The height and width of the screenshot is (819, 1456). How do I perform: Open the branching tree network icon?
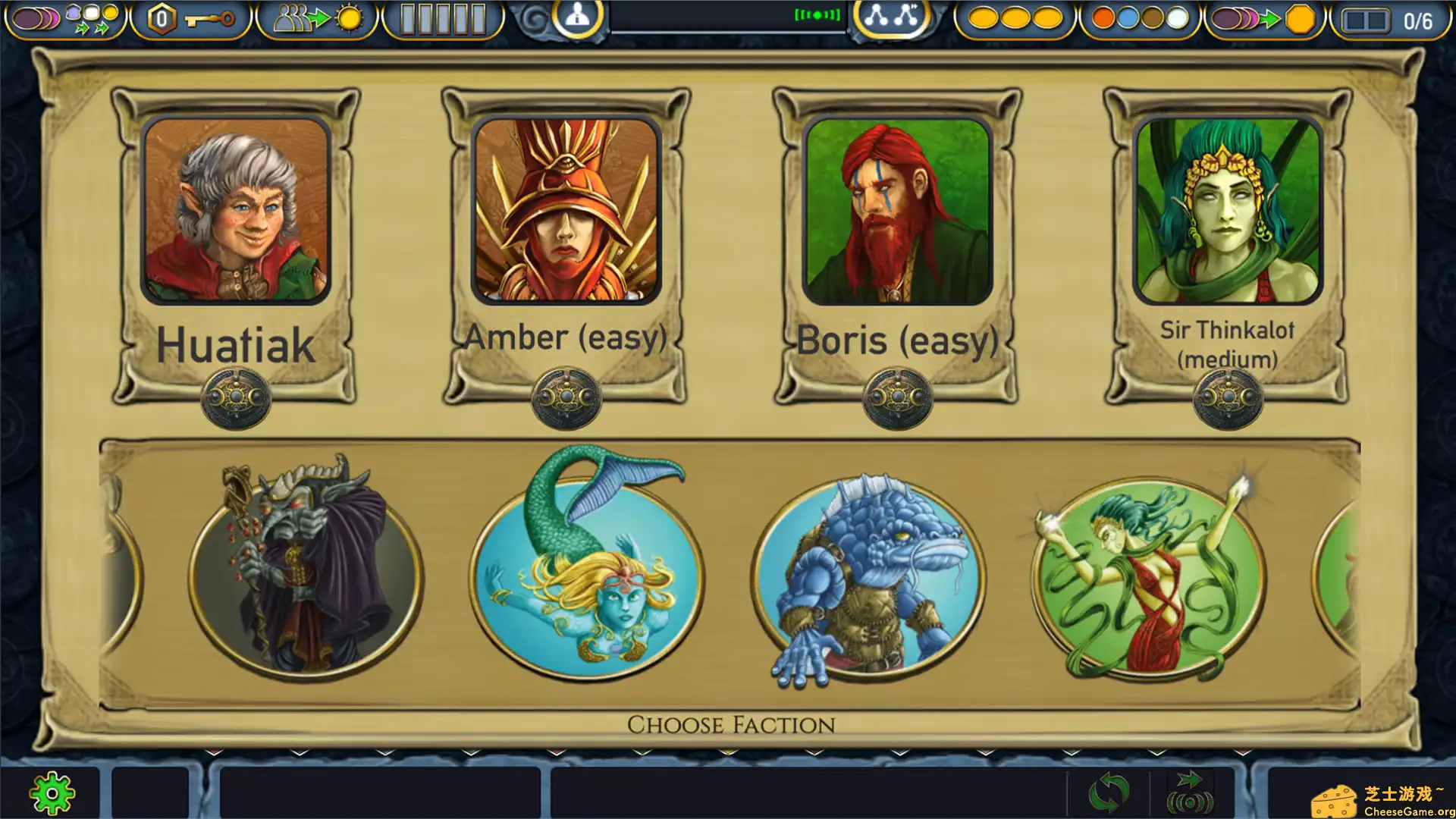[x=893, y=17]
